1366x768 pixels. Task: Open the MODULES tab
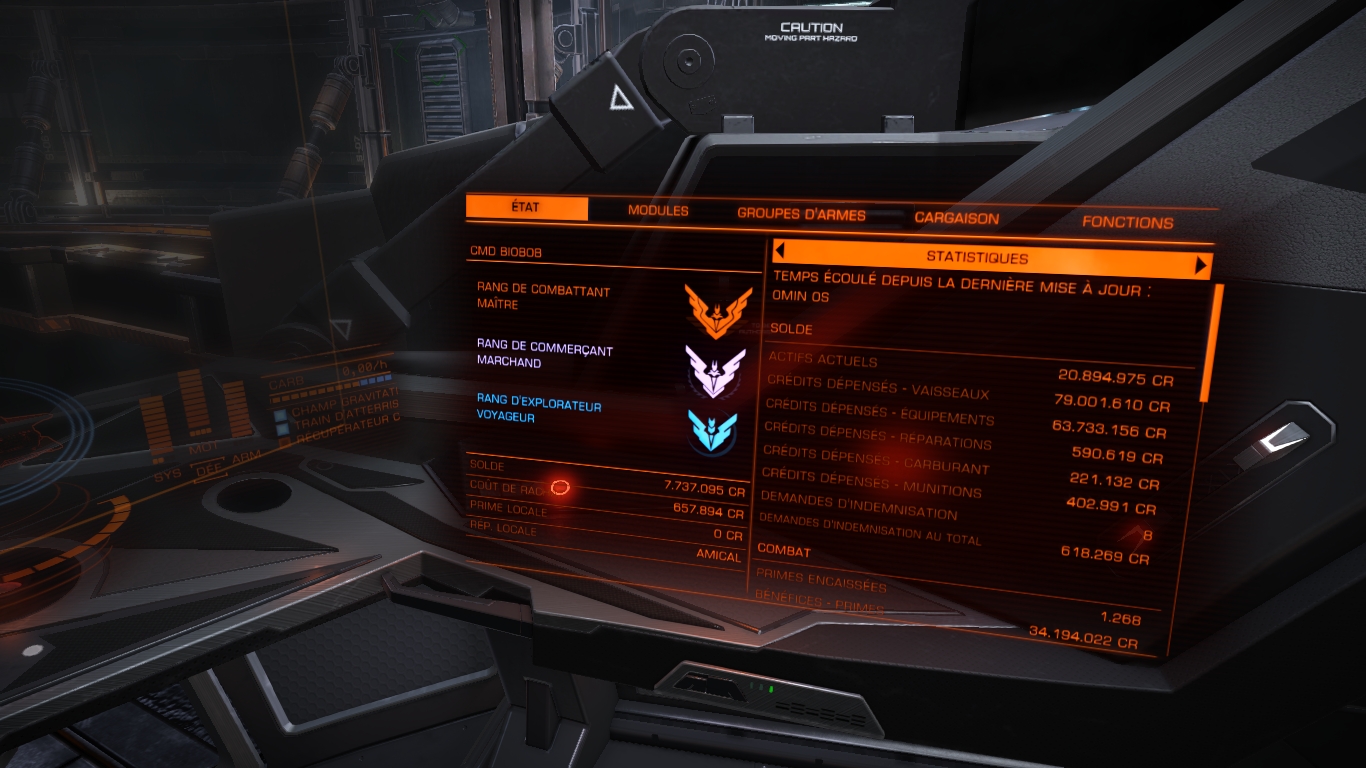point(658,211)
